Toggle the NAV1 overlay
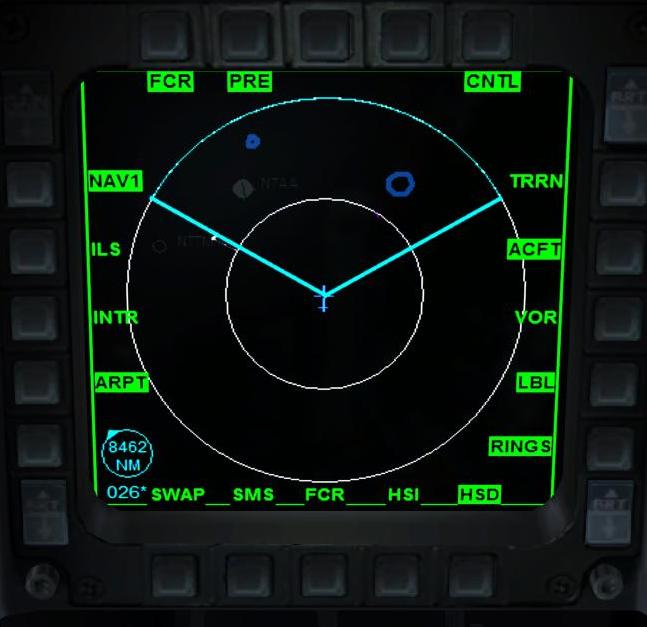 pyautogui.click(x=116, y=181)
